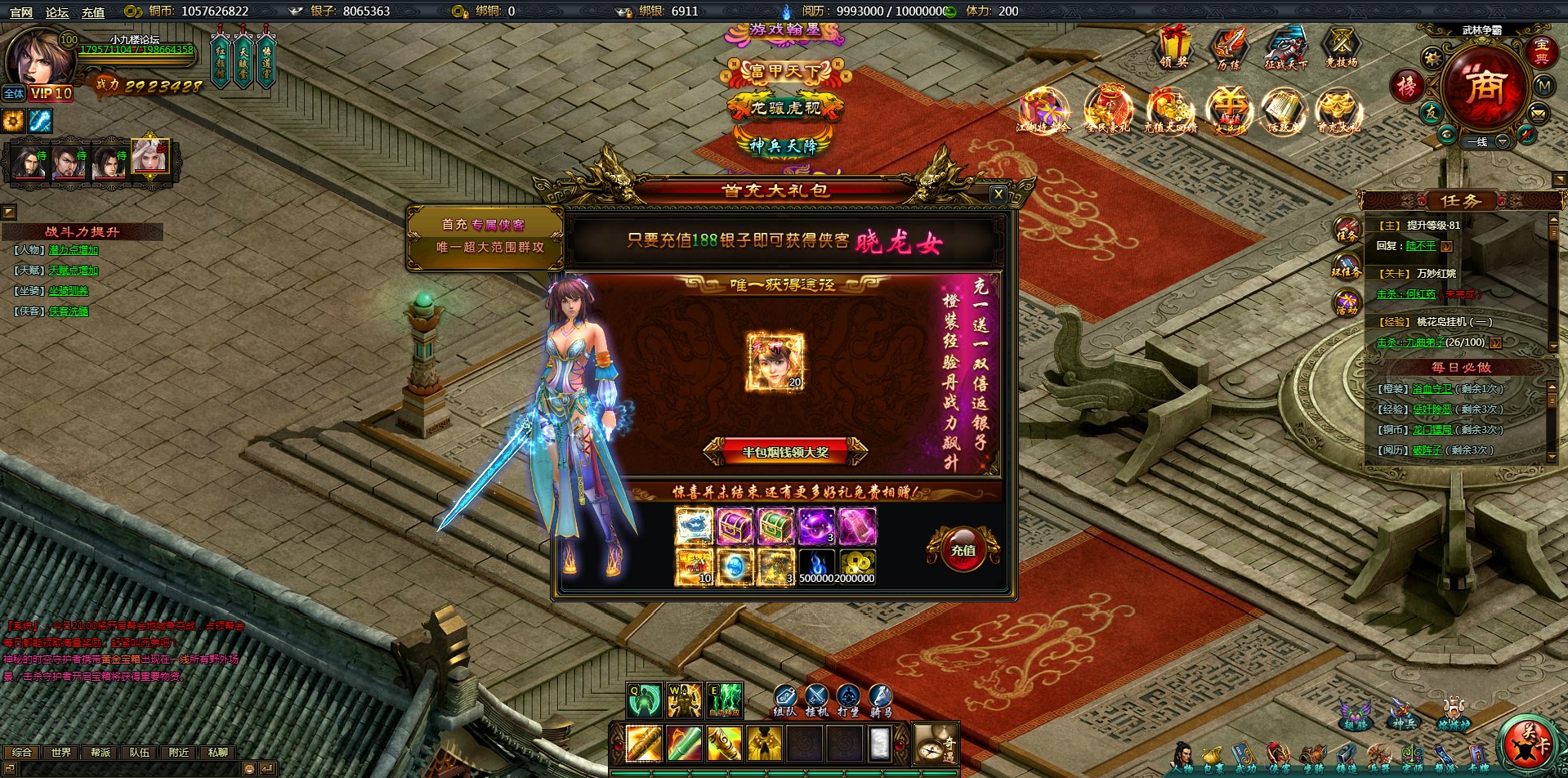Viewport: 1568px width, 778px height.
Task: Open the 奇遇 compass button
Action: pyautogui.click(x=935, y=745)
